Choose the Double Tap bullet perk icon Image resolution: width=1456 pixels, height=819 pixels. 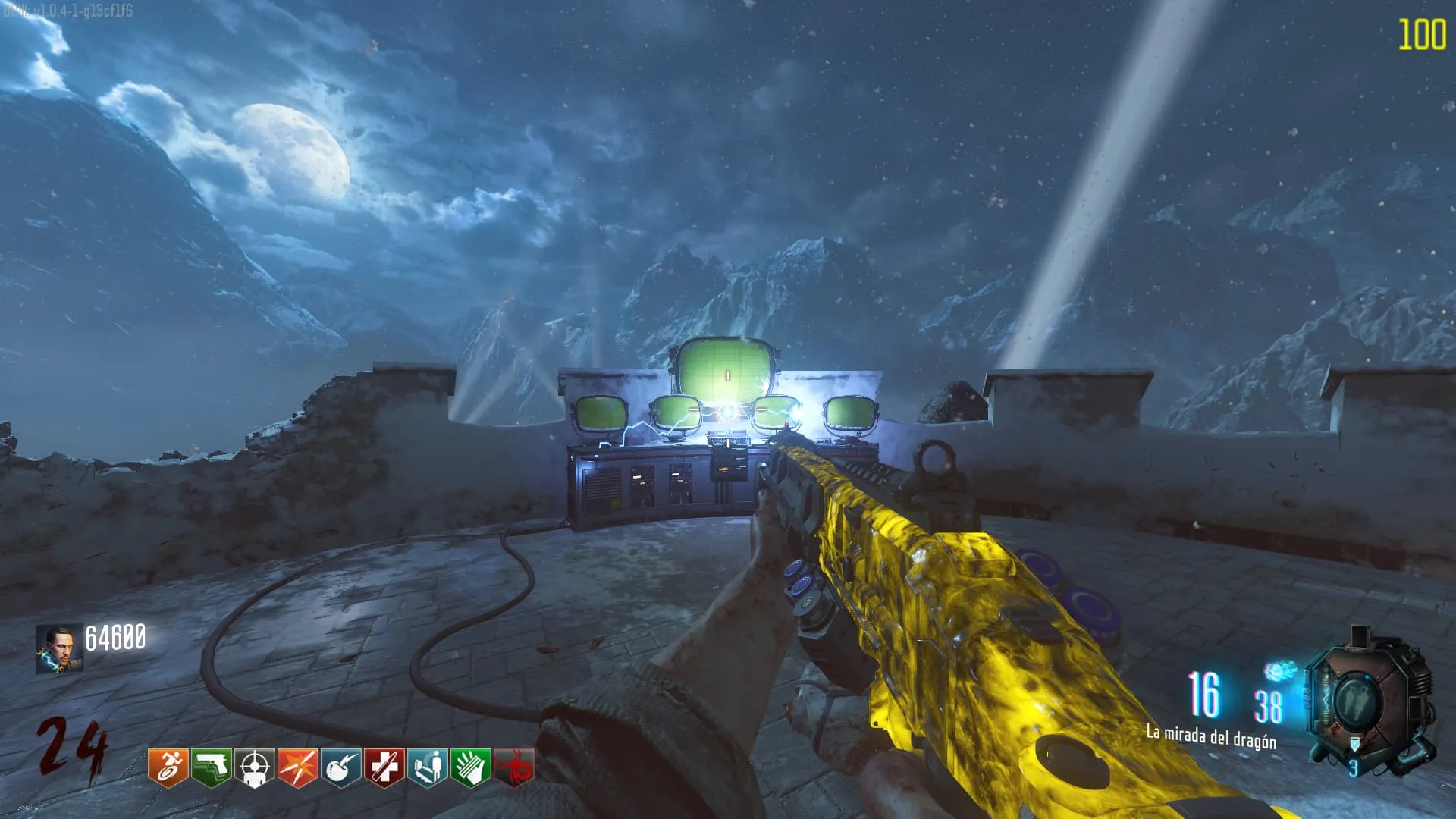pos(298,767)
